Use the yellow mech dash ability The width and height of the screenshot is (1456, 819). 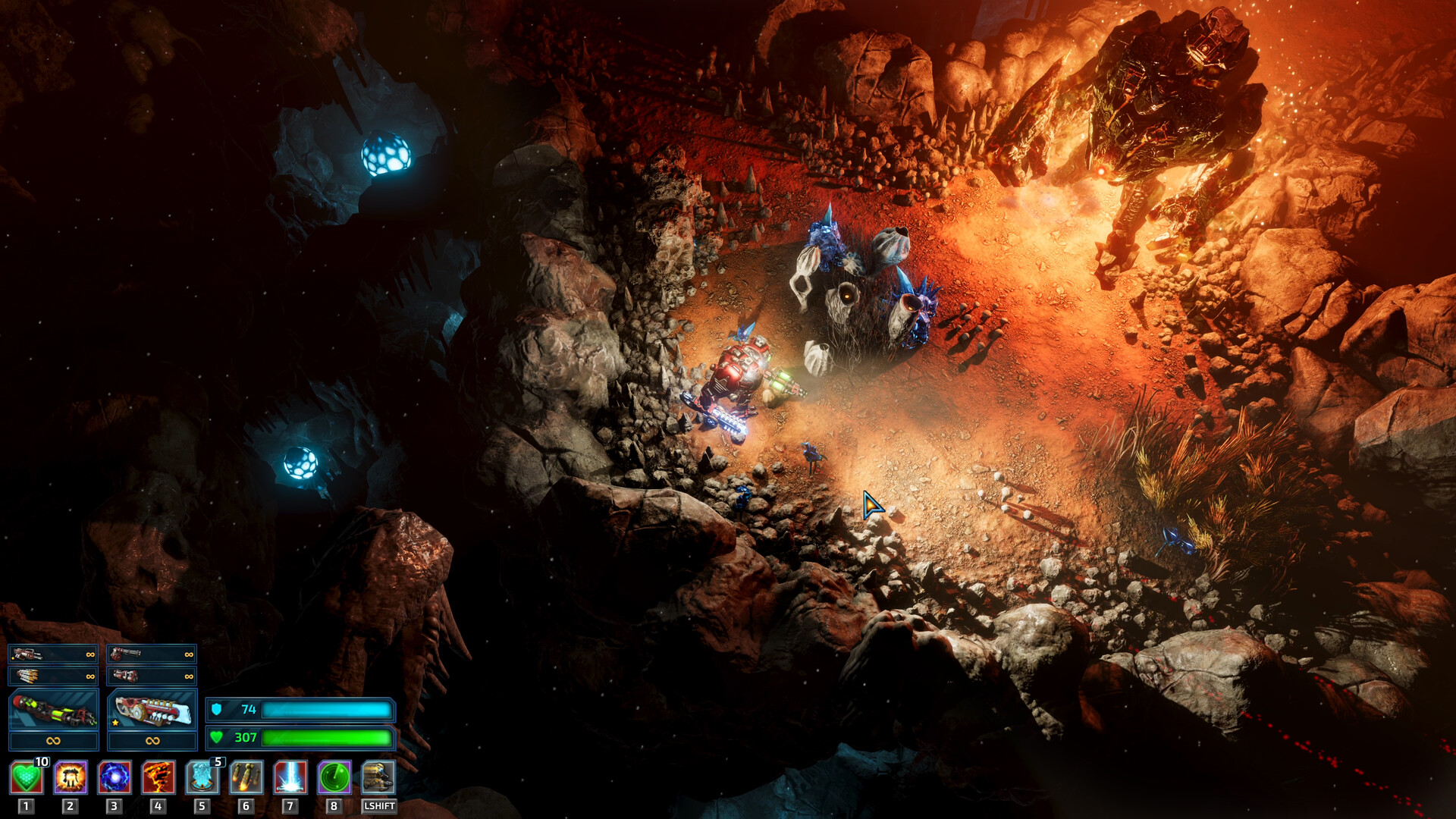[378, 777]
